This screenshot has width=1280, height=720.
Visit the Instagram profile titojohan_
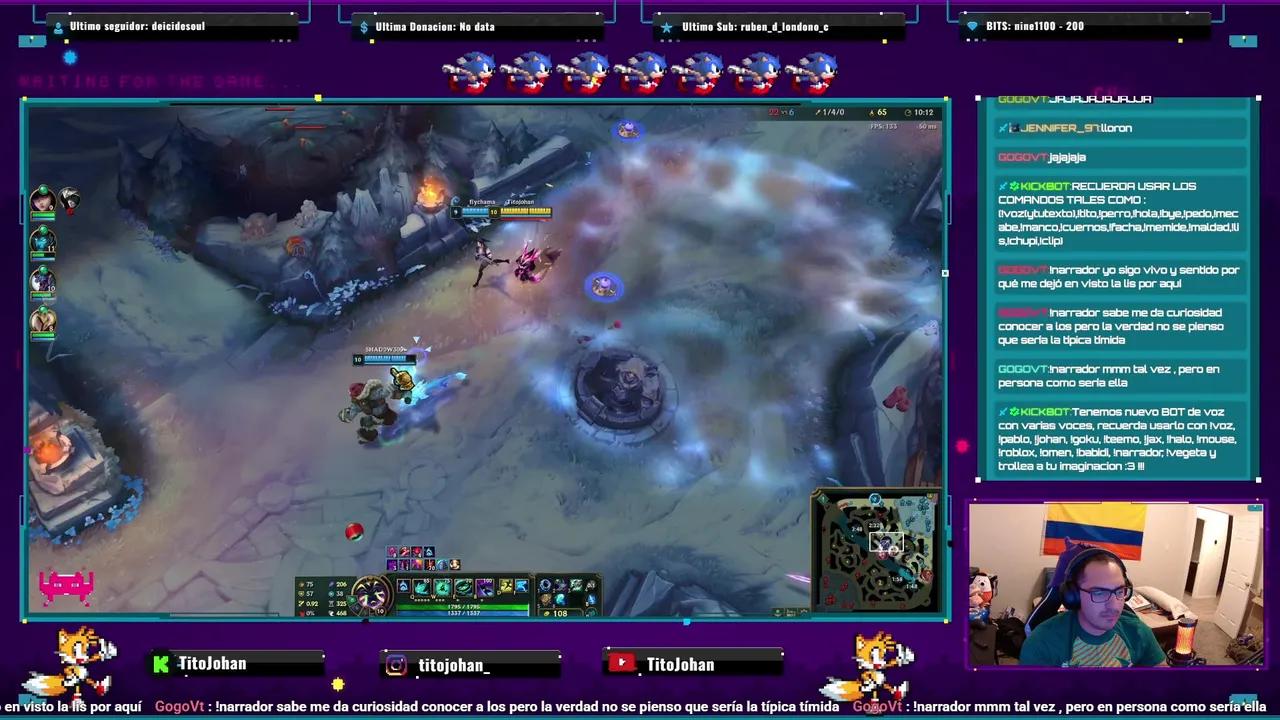(x=470, y=665)
